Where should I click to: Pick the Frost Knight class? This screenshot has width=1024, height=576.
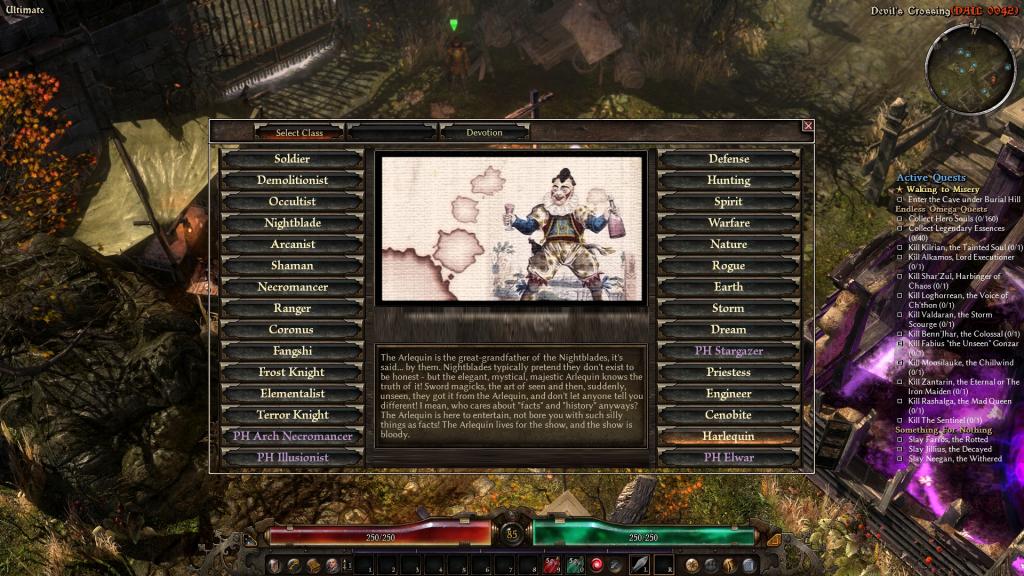pyautogui.click(x=292, y=372)
